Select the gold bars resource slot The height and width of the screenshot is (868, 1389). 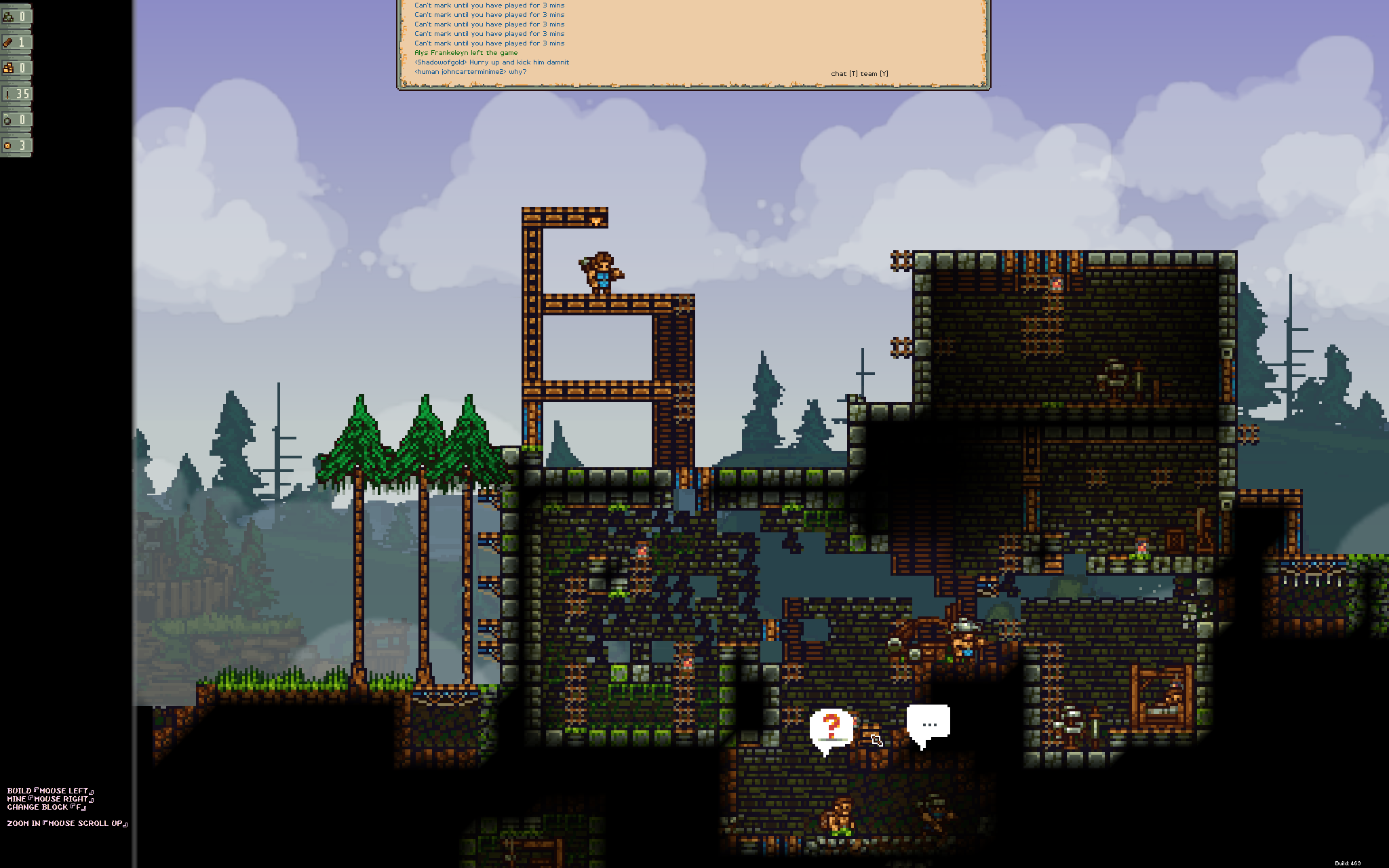(16, 68)
